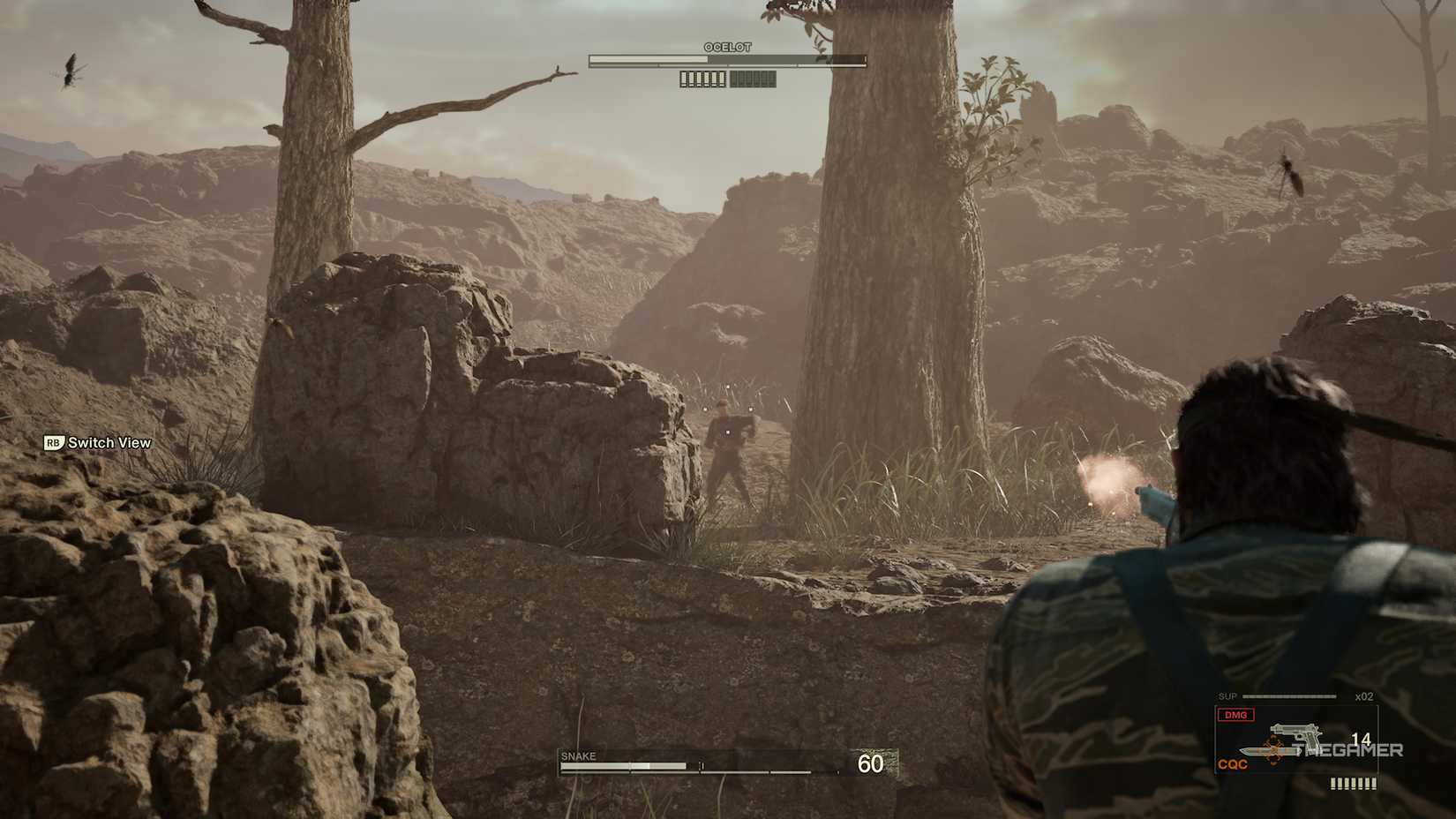Select the orange crosshair emblem behind the weapons
This screenshot has height=819, width=1456.
pos(1274,749)
